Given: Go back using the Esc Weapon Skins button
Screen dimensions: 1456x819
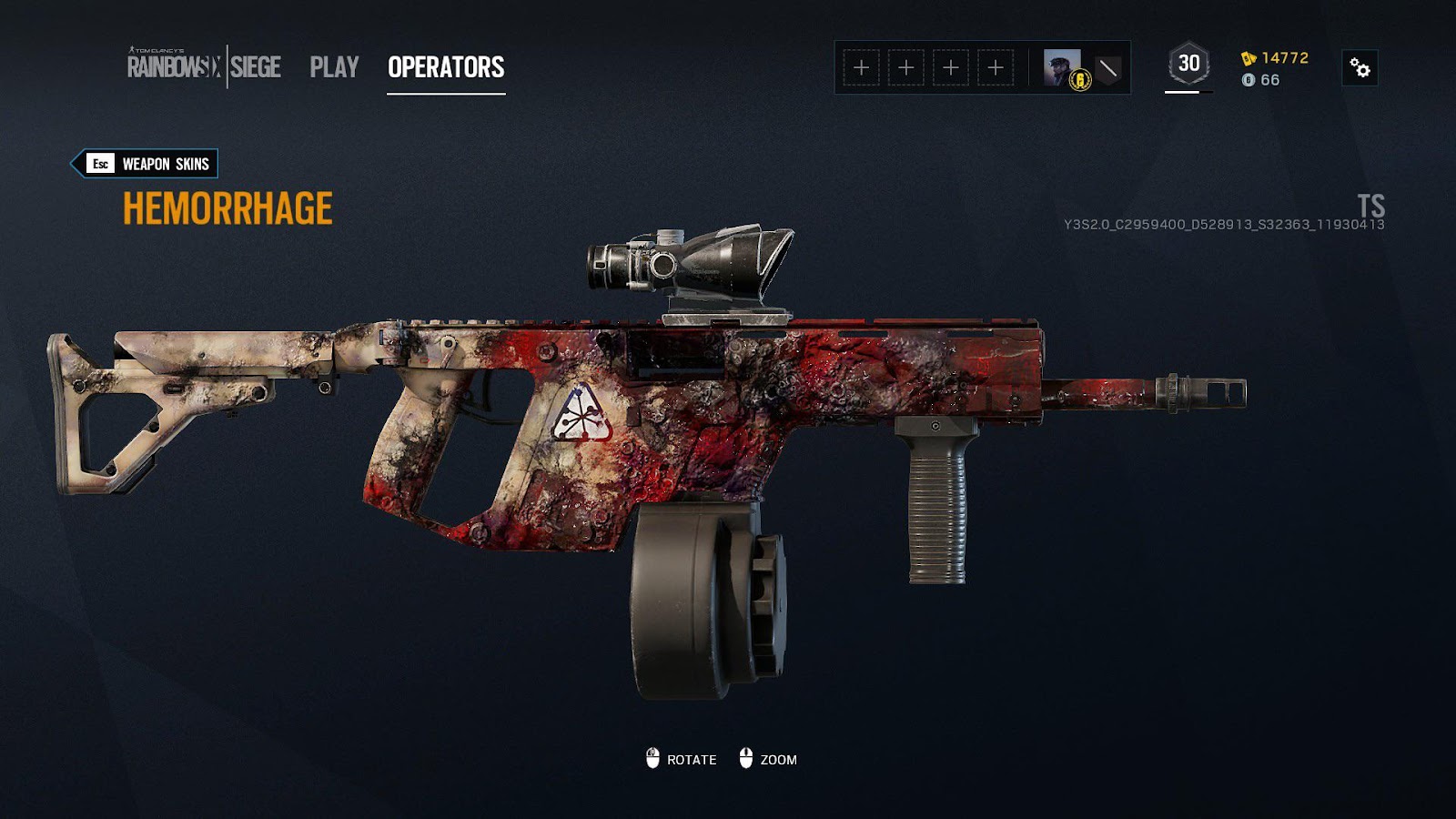Looking at the screenshot, I should [145, 165].
